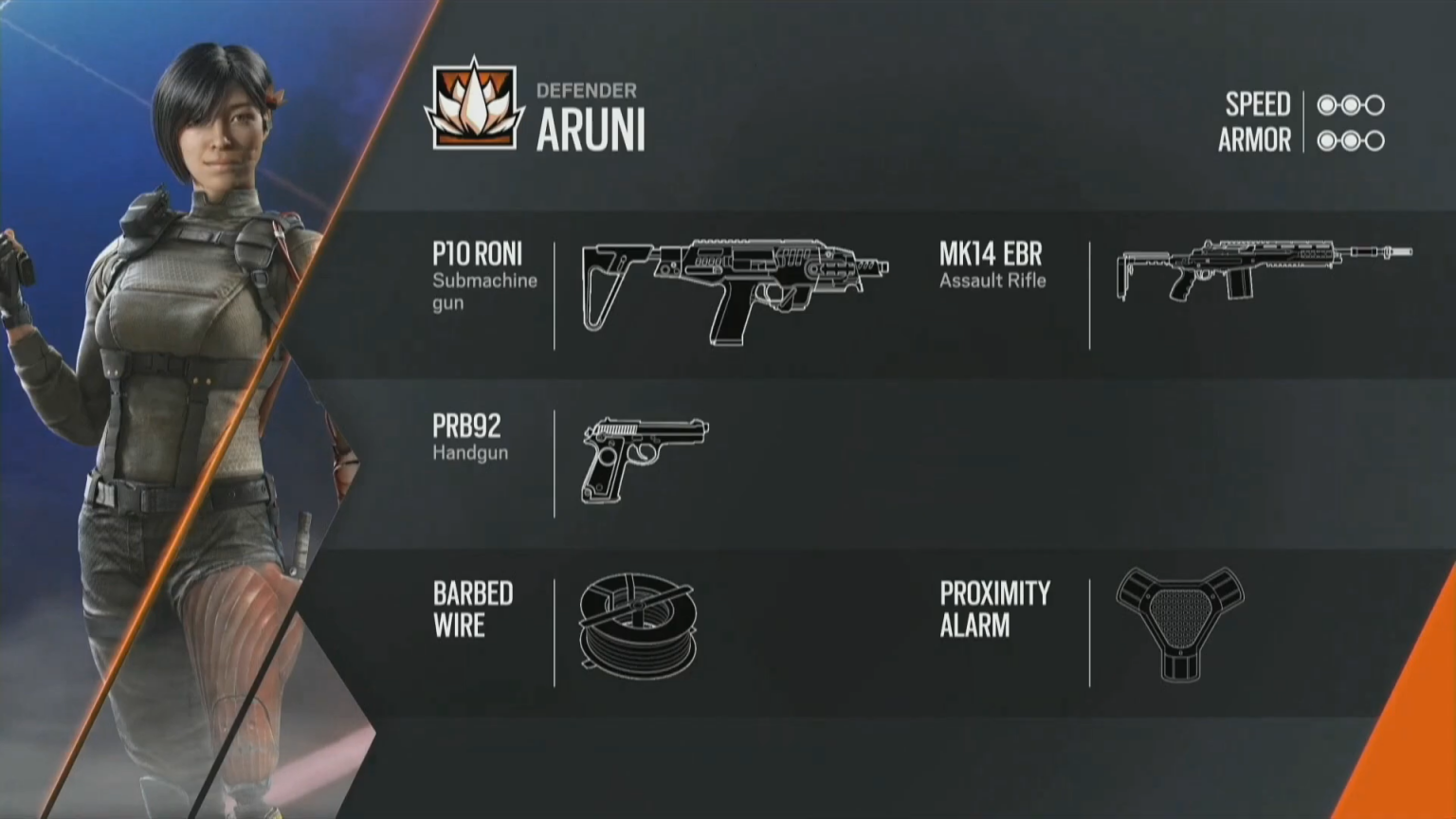Toggle the third Armor rating dot

click(x=1374, y=140)
